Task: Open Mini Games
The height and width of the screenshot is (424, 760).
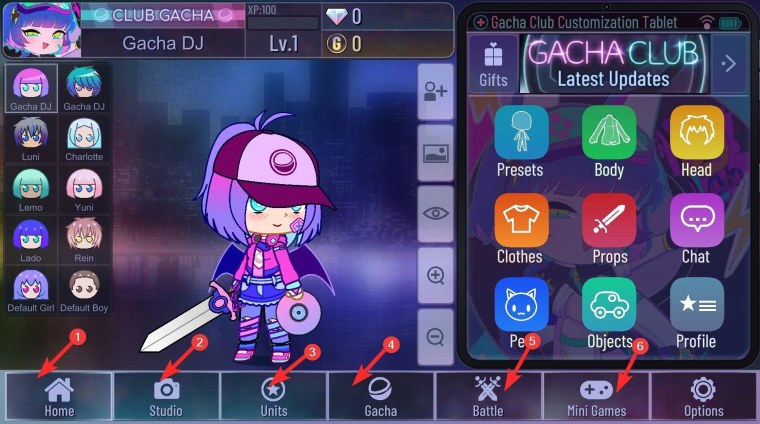Action: point(595,396)
